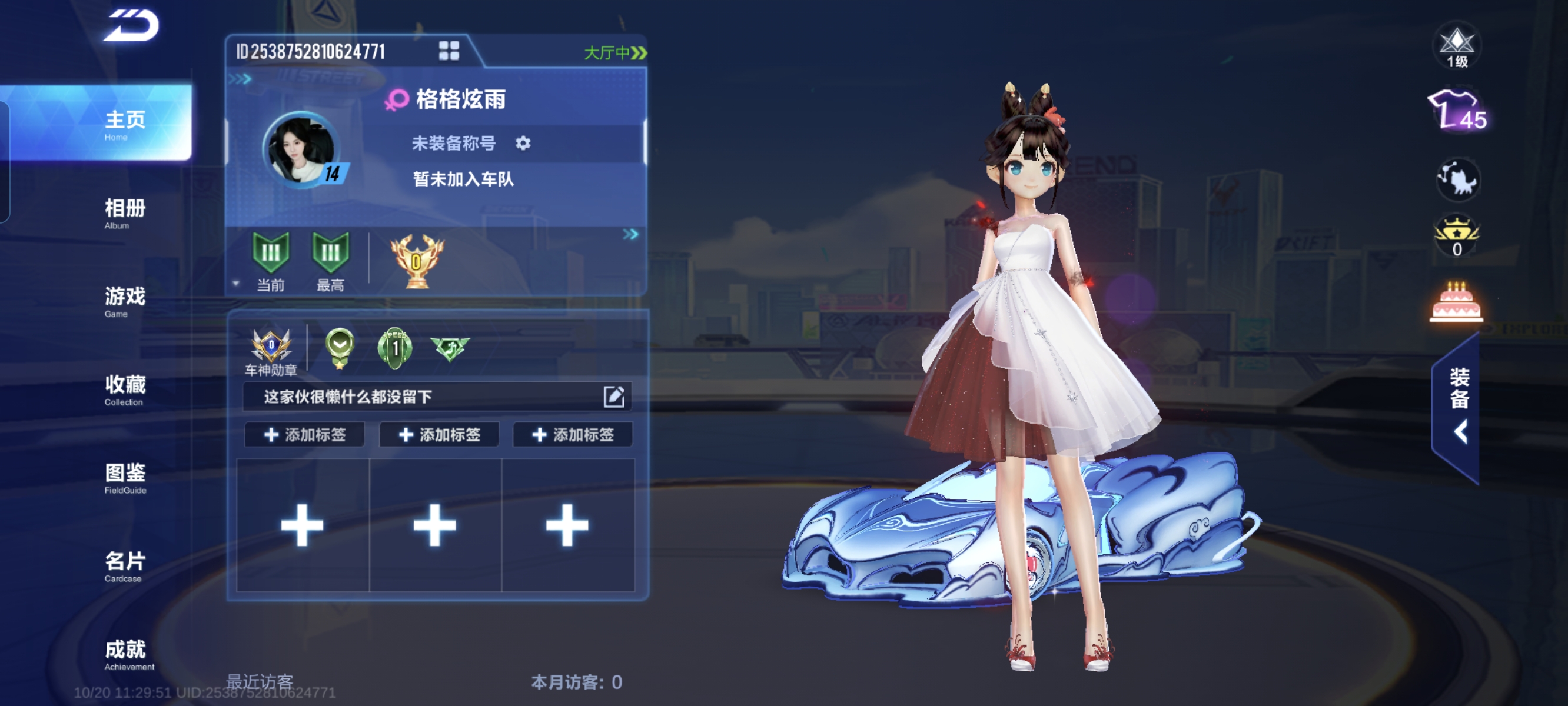Switch to the 相册 Album tab
The image size is (1568, 706).
pos(125,213)
